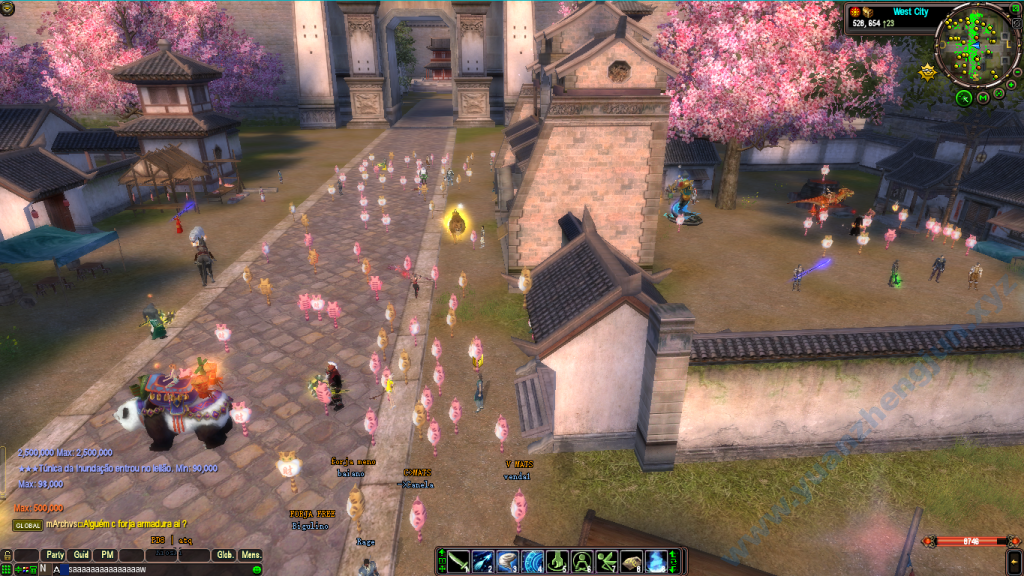Open the green smiley emoticon picker
Image resolution: width=1024 pixels, height=576 pixels.
tap(257, 569)
